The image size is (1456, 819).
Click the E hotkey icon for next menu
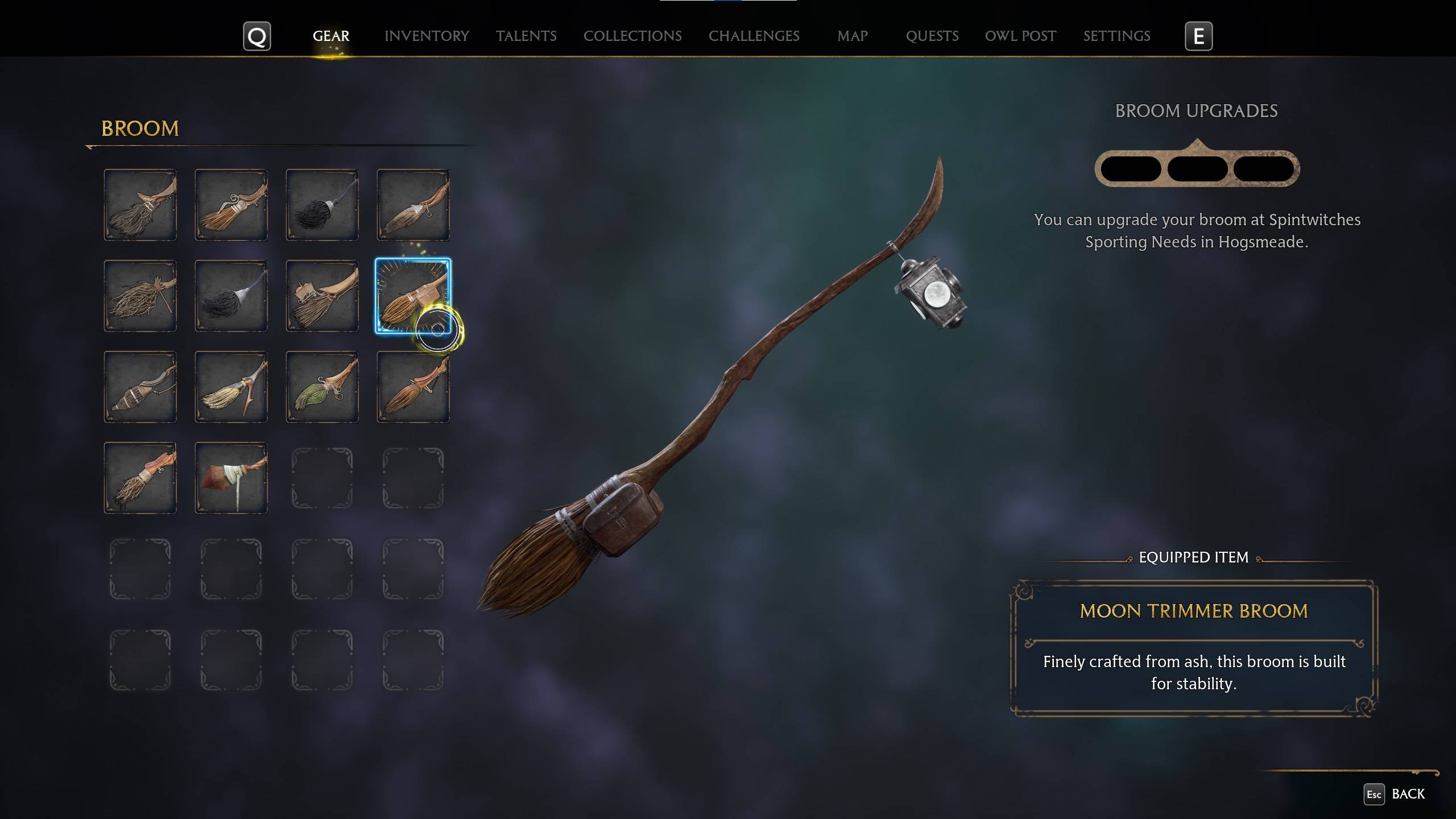click(x=1198, y=36)
